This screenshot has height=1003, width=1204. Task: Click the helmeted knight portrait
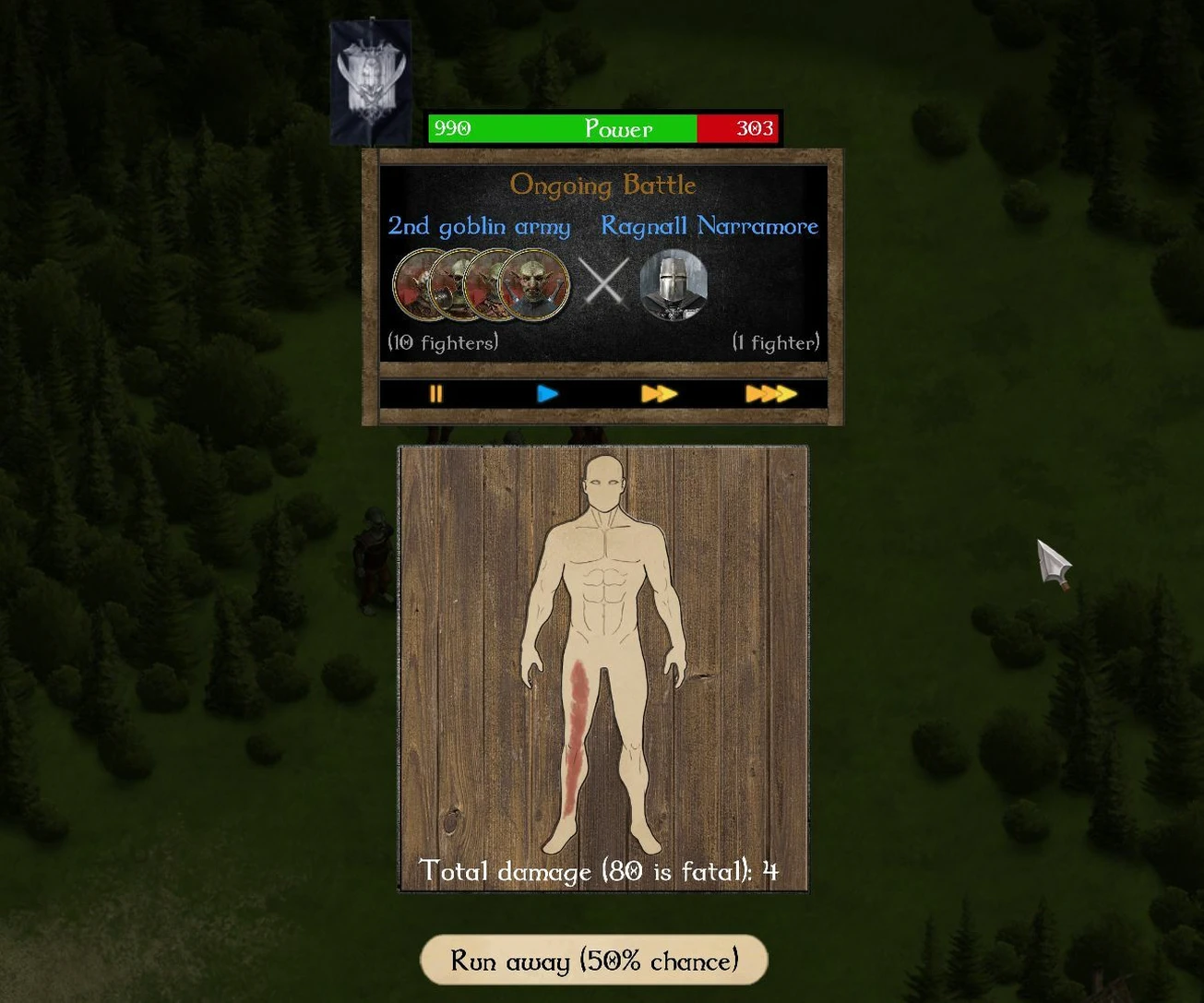[674, 284]
